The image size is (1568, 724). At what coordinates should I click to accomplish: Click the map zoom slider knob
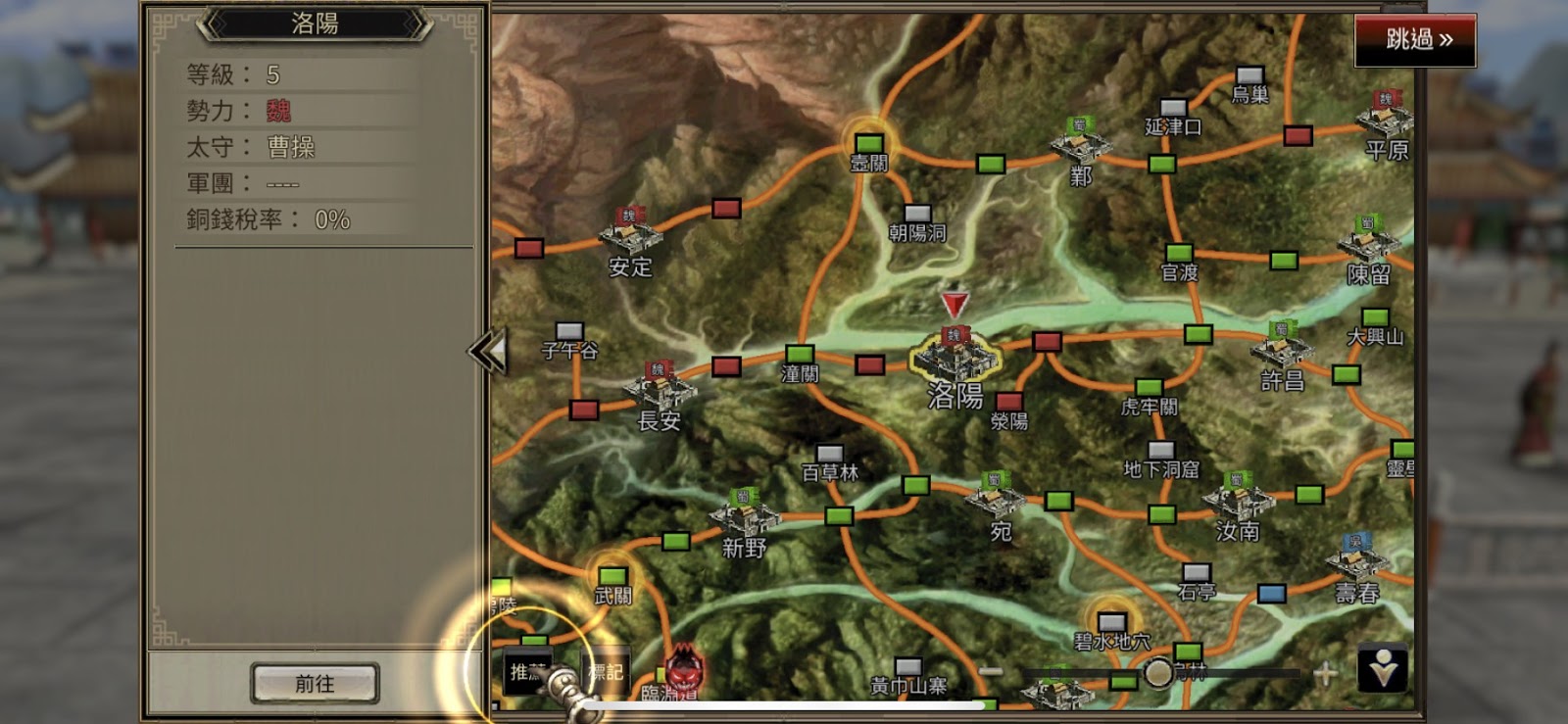pos(1158,673)
